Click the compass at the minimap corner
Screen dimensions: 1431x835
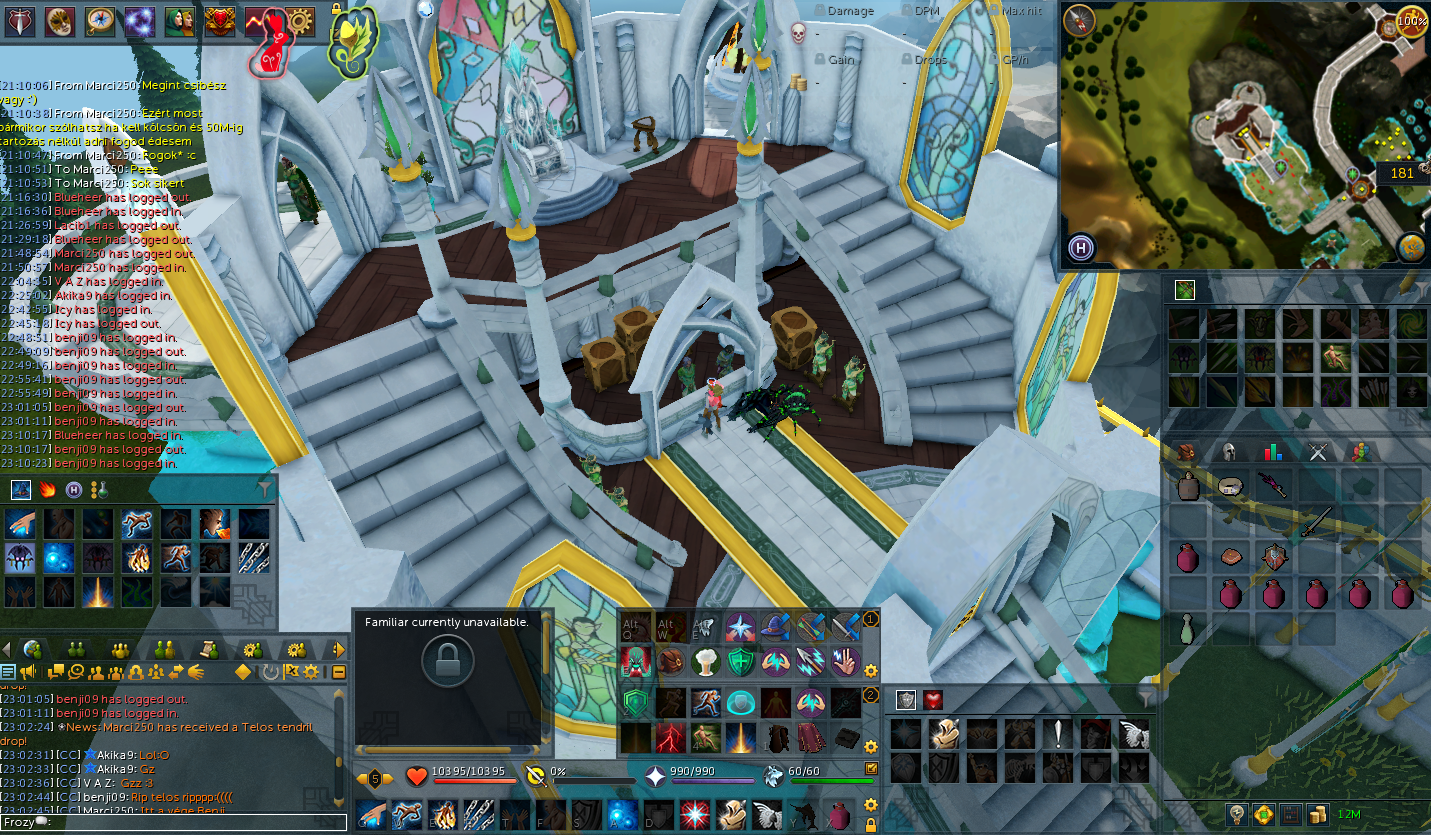(x=1080, y=21)
